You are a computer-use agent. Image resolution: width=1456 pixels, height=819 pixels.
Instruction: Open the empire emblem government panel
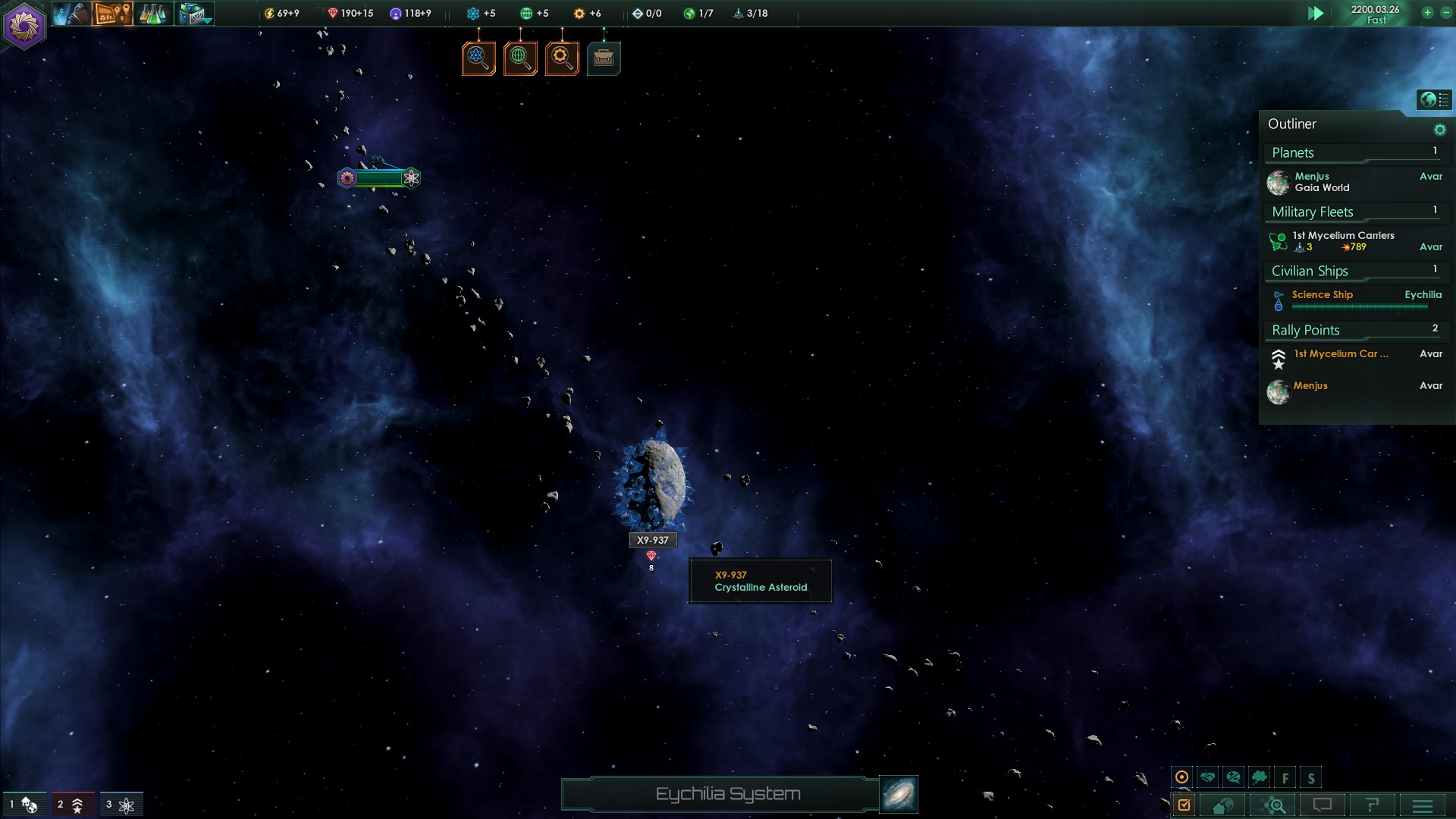coord(24,26)
